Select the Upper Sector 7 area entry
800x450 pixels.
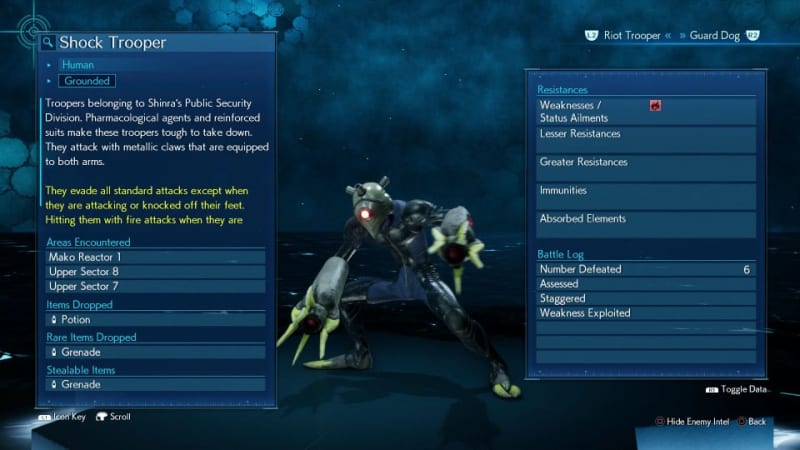click(x=155, y=287)
